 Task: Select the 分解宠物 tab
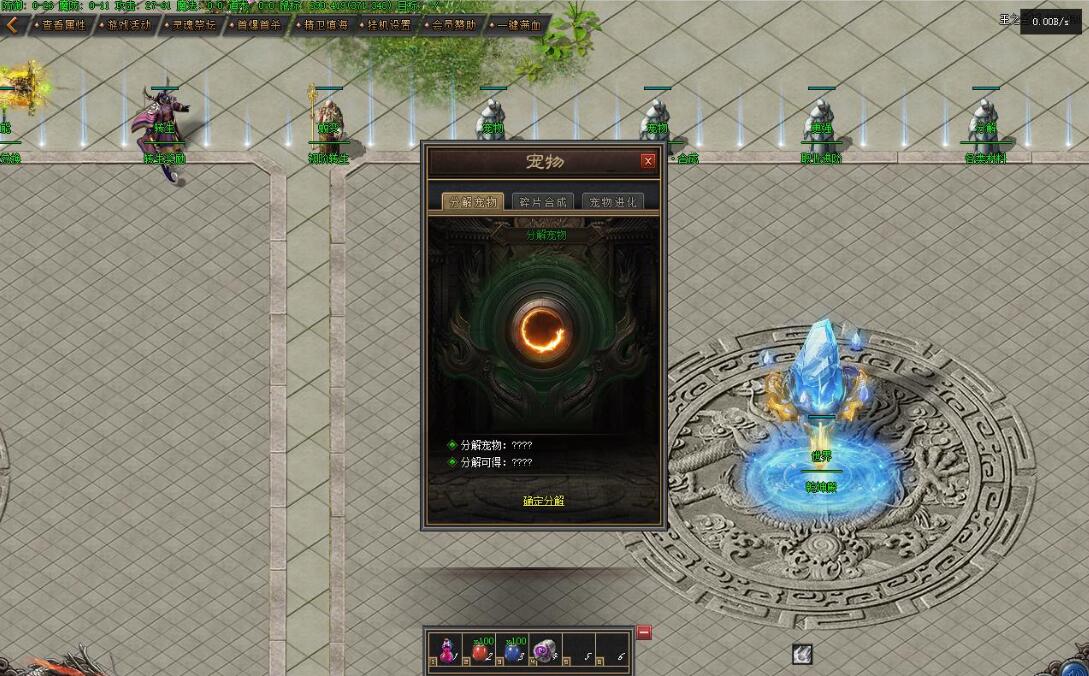point(471,202)
